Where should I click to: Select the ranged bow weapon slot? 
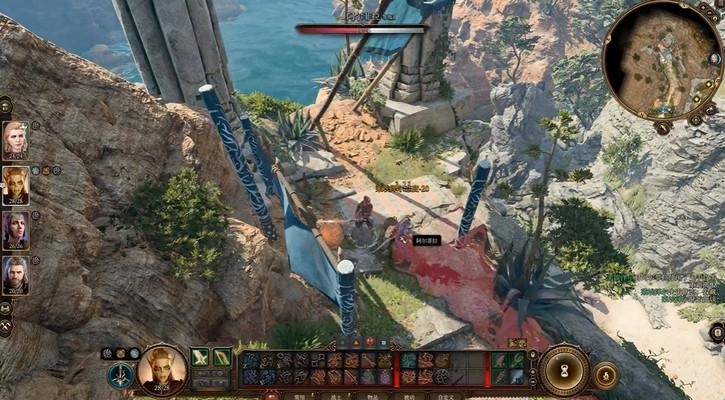tap(222, 357)
